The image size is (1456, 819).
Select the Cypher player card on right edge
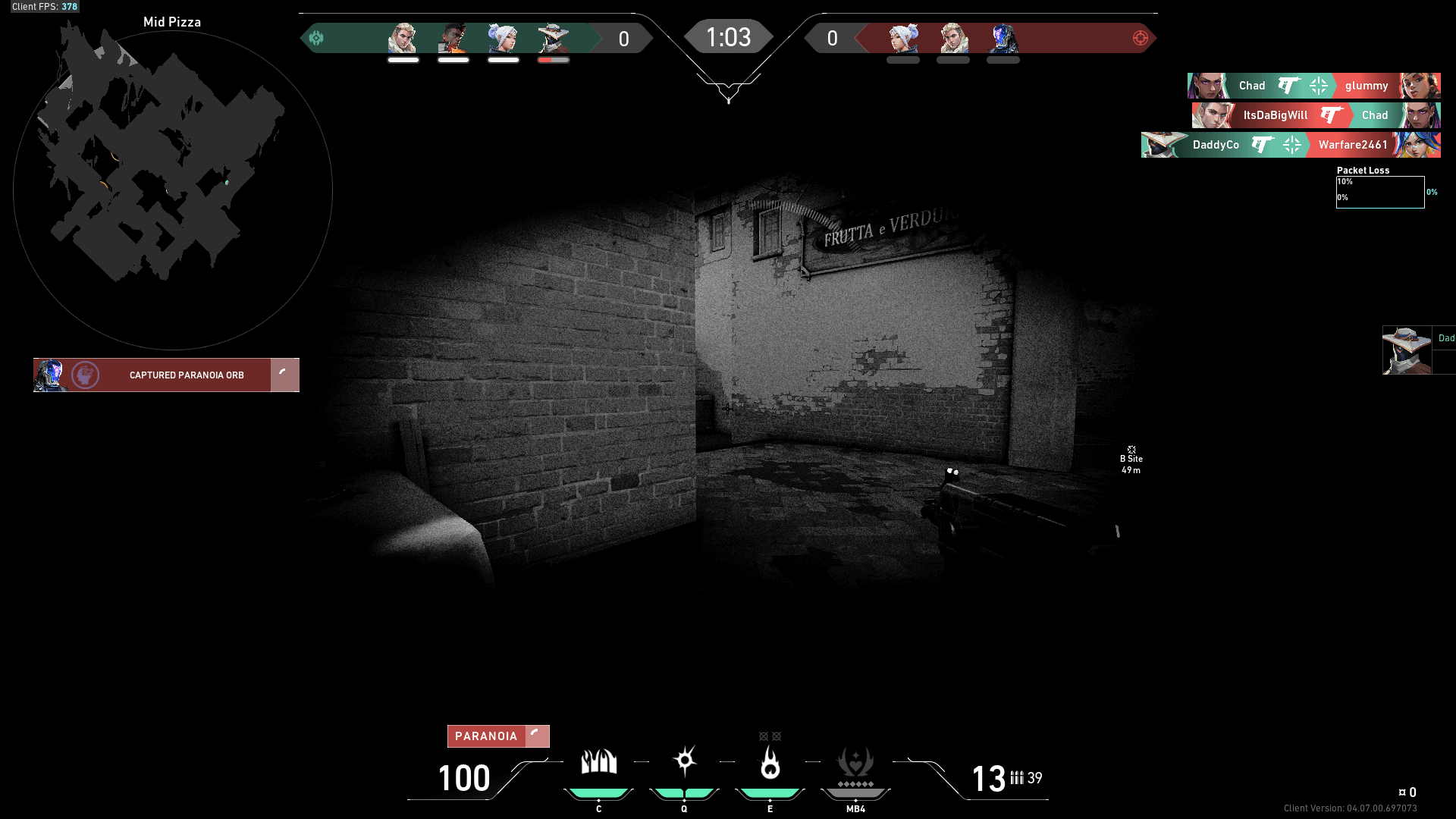1407,350
